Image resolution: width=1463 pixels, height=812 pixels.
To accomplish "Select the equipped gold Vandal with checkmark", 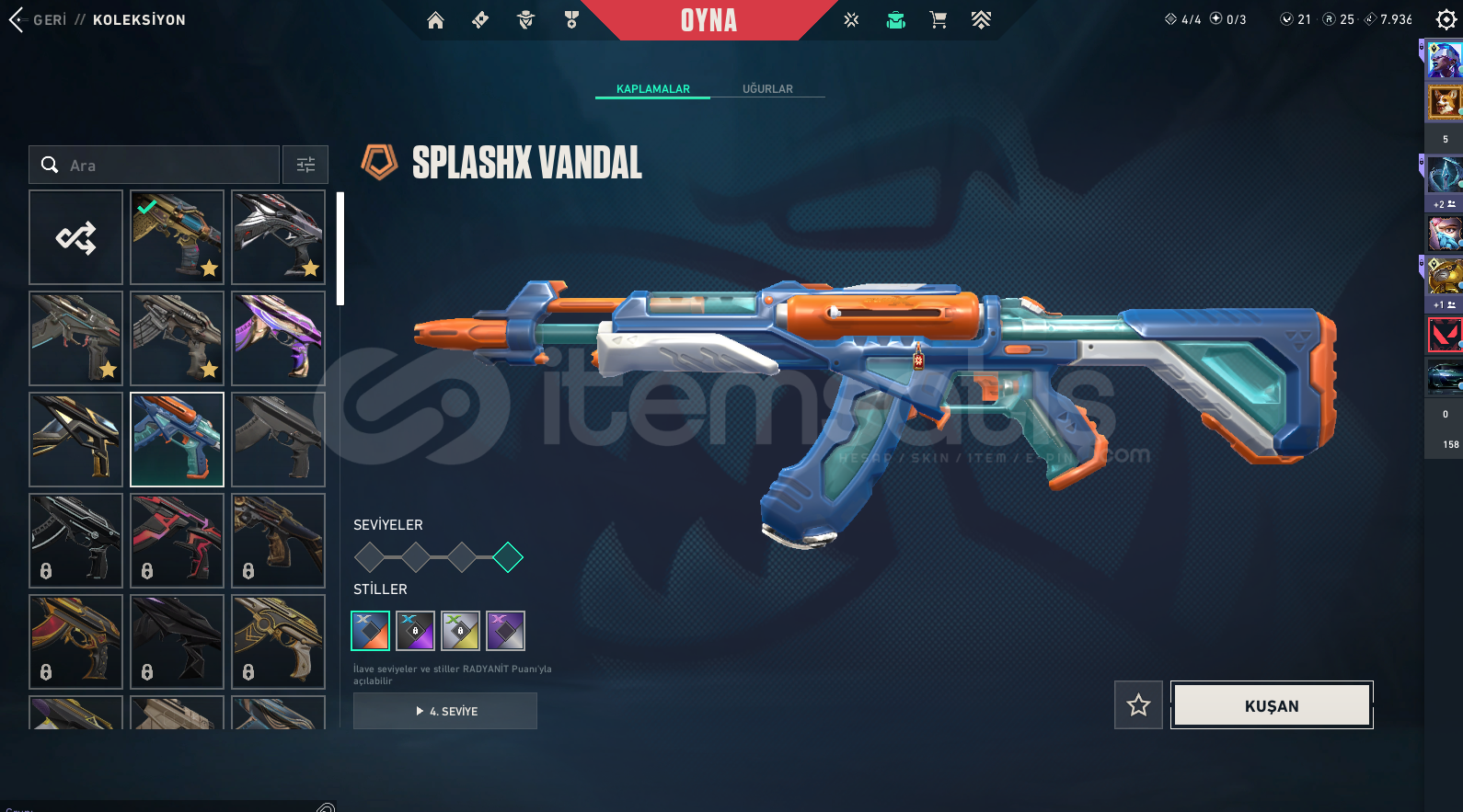I will (177, 237).
